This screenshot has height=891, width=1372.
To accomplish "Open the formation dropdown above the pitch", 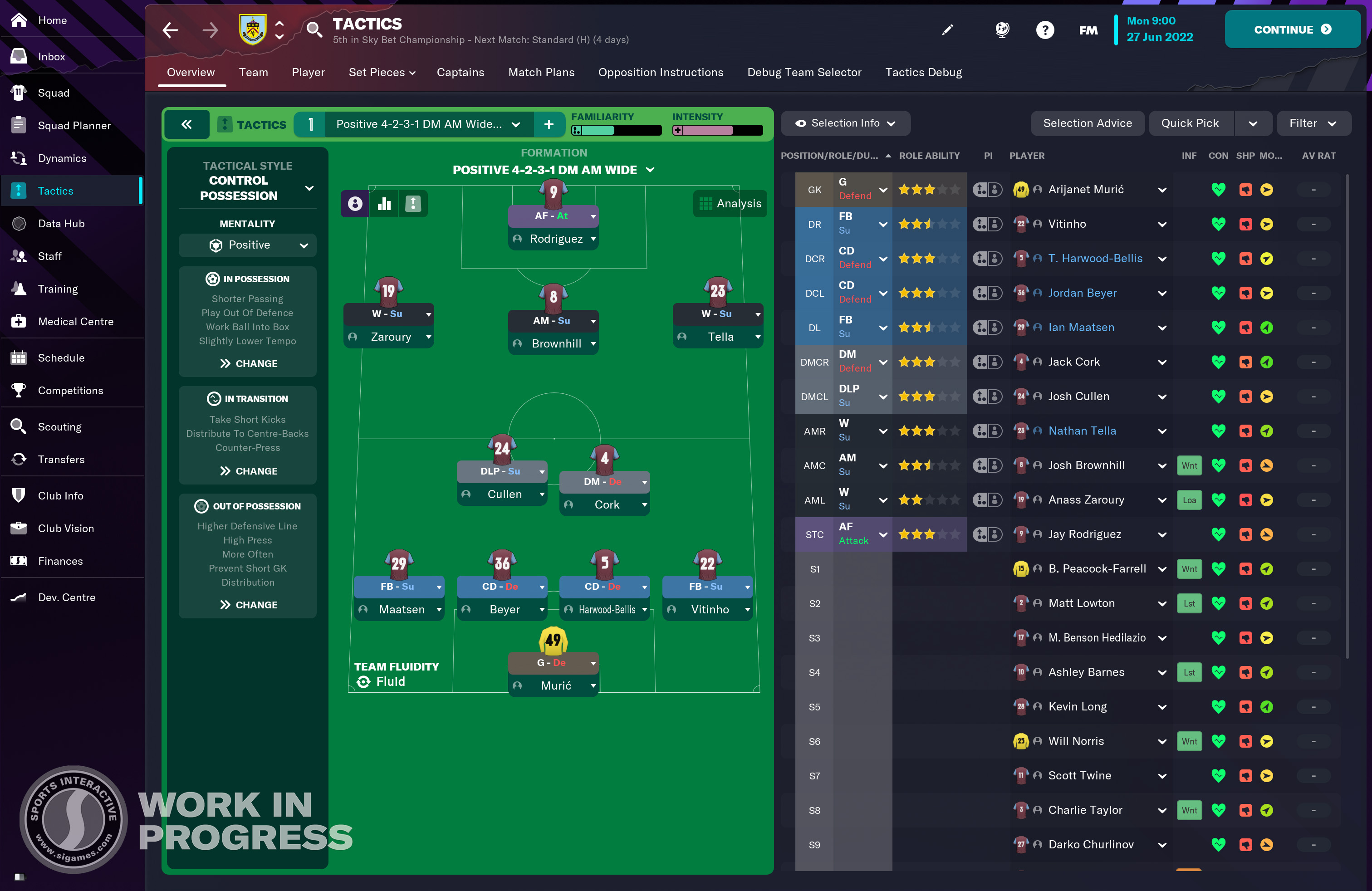I will pos(553,170).
